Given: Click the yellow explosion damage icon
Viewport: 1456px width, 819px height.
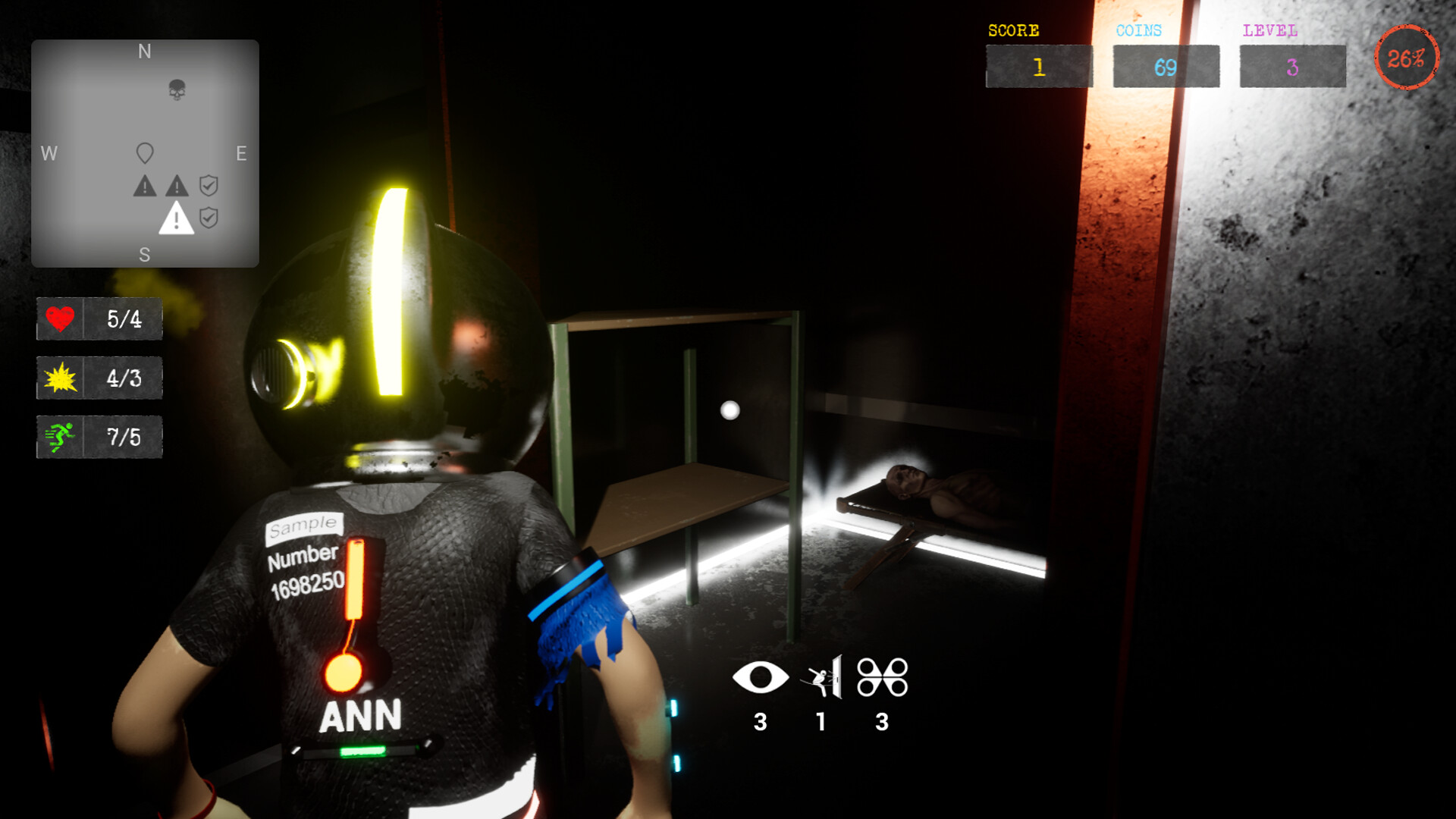Looking at the screenshot, I should tap(61, 378).
